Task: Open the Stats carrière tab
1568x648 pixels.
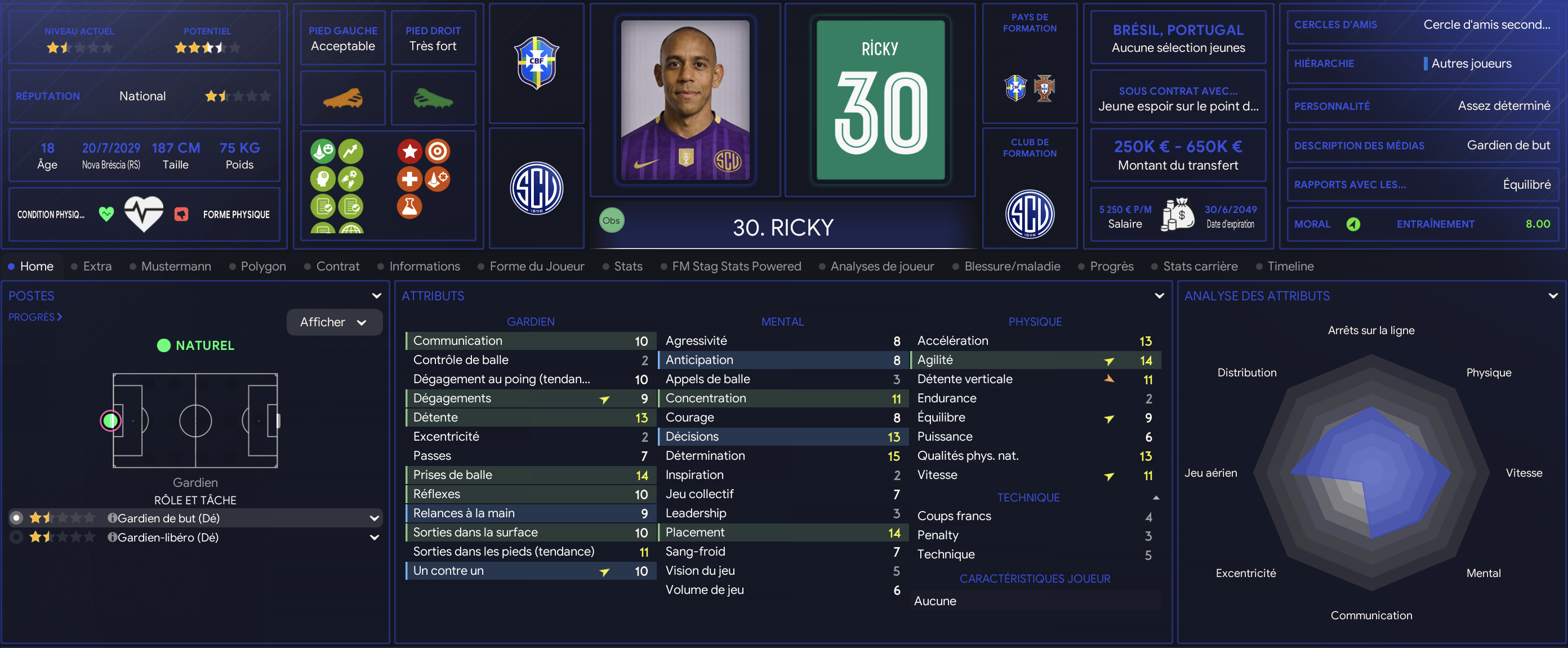Action: pyautogui.click(x=1200, y=266)
